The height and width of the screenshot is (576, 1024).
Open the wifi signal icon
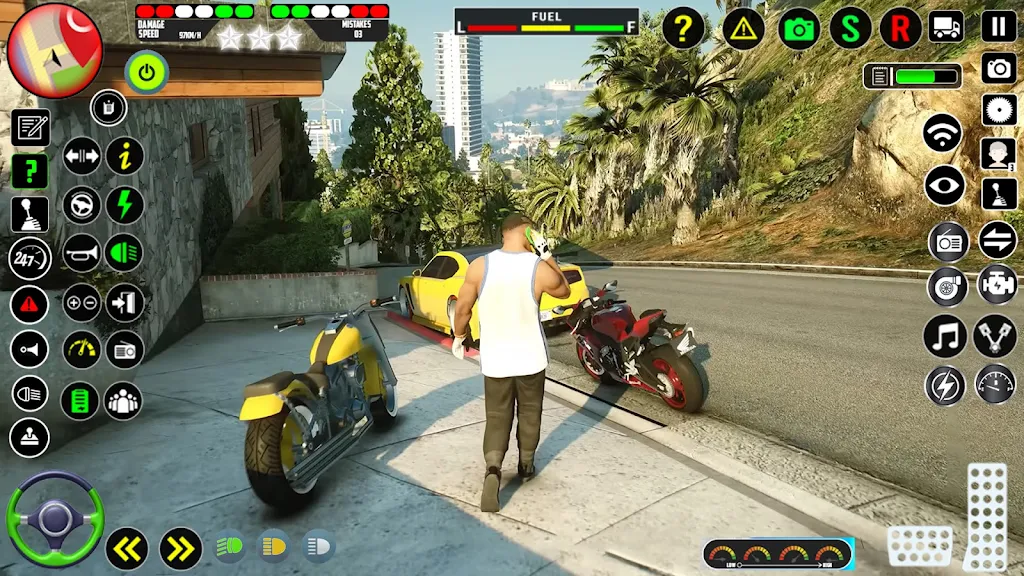pyautogui.click(x=942, y=132)
